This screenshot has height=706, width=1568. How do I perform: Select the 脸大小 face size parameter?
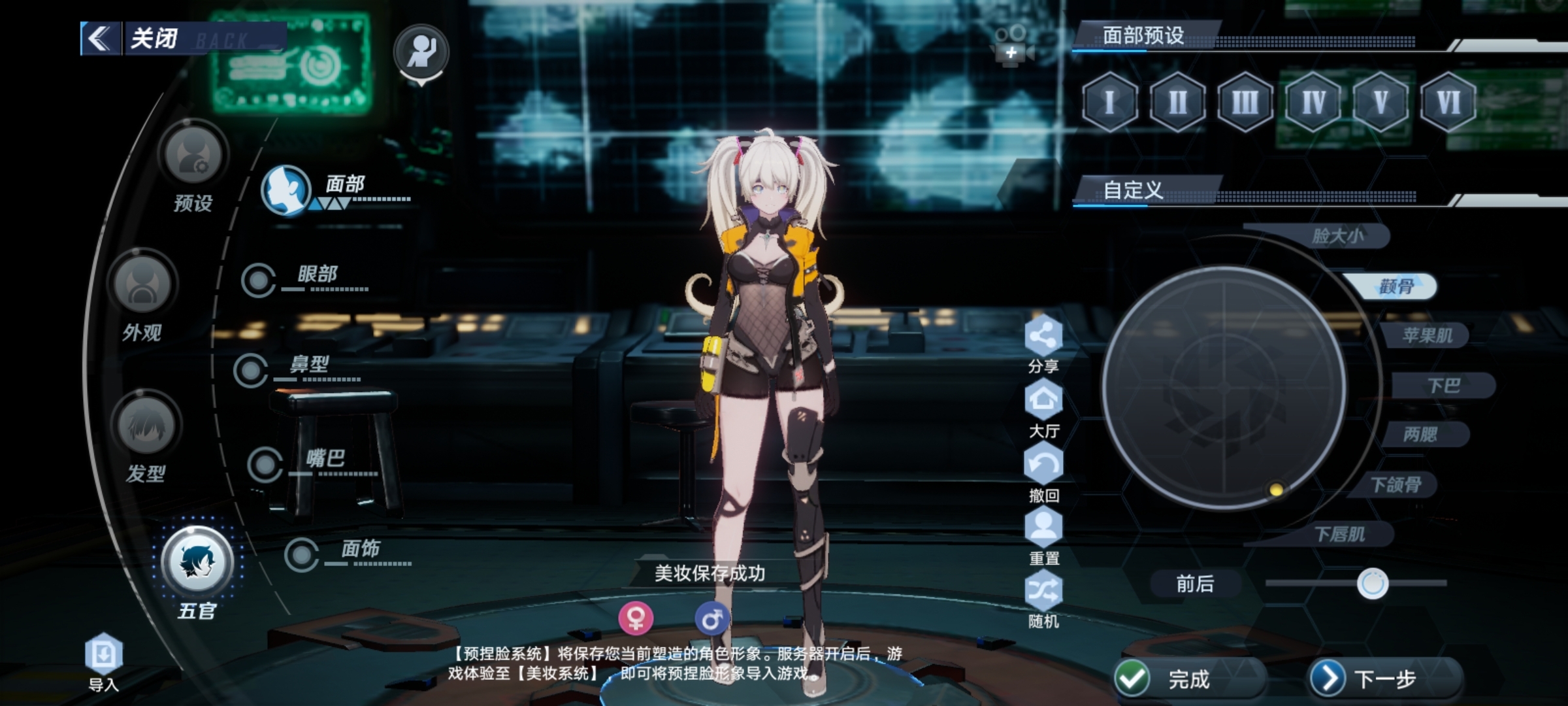click(x=1337, y=236)
